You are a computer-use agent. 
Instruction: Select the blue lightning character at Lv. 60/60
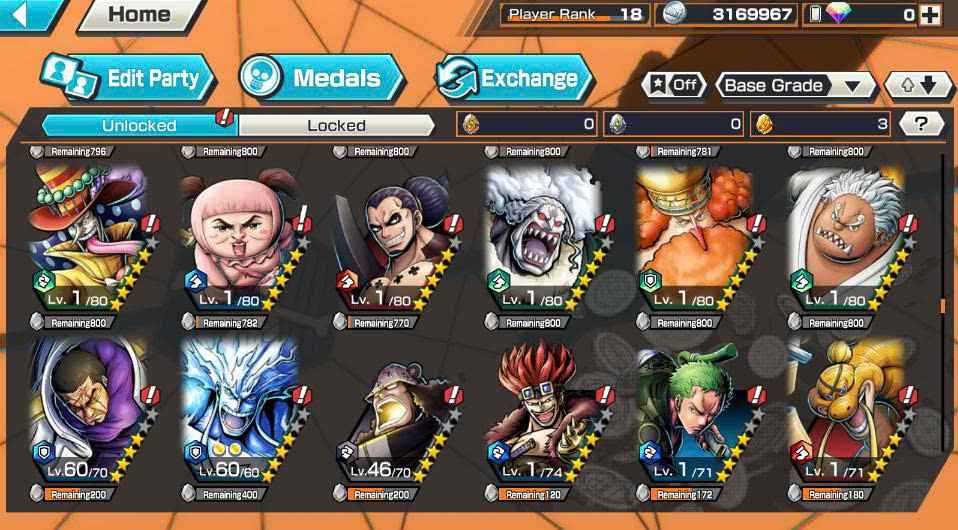(238, 410)
